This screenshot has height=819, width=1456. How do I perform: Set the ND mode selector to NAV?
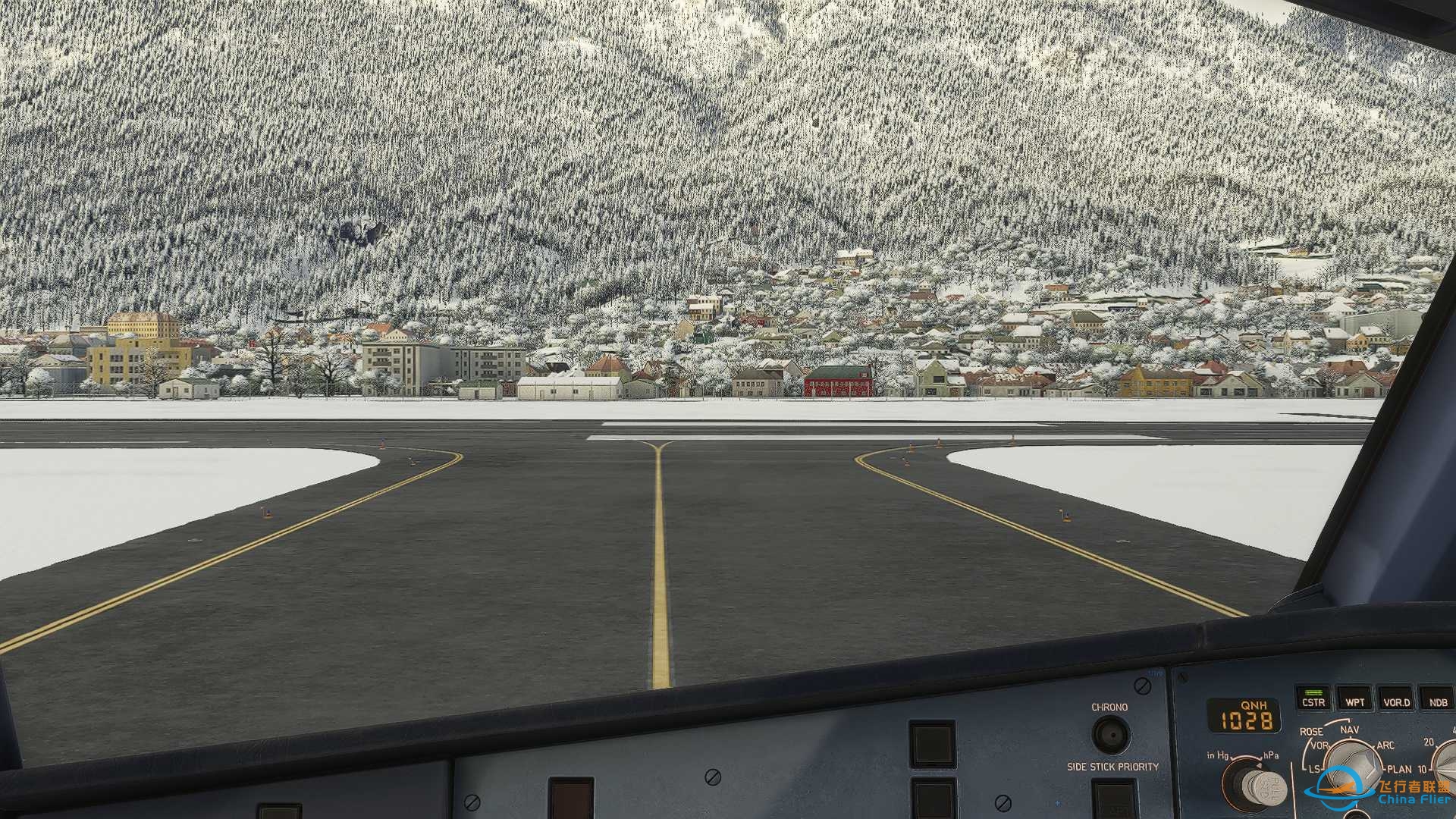coord(1350,730)
